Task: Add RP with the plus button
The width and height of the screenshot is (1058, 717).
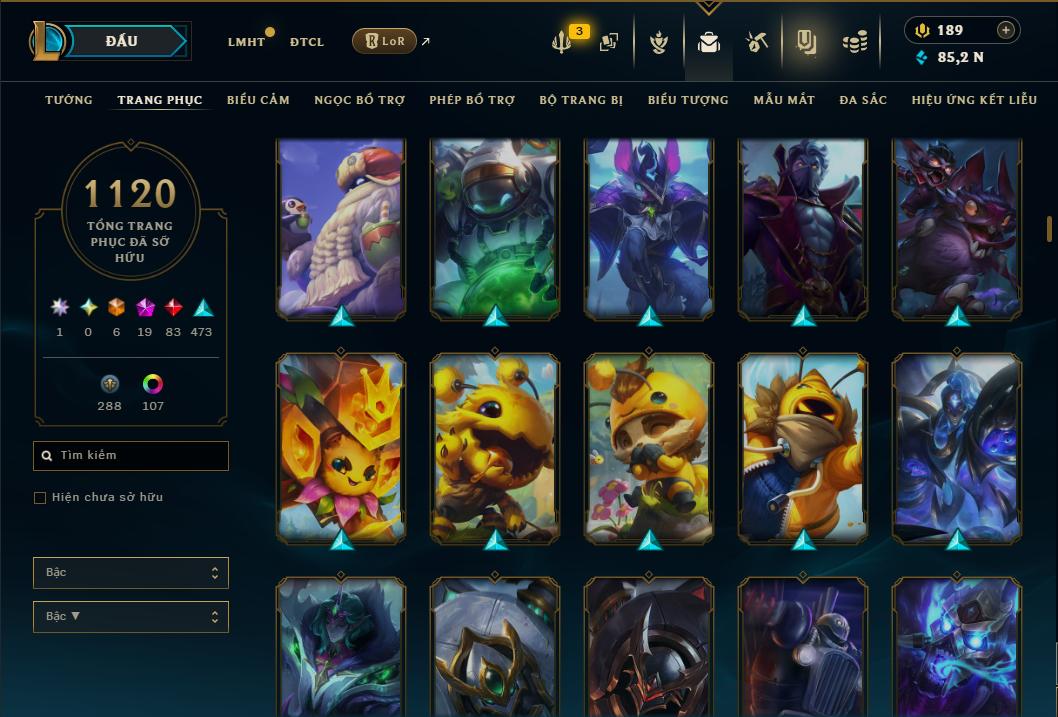Action: tap(1006, 30)
